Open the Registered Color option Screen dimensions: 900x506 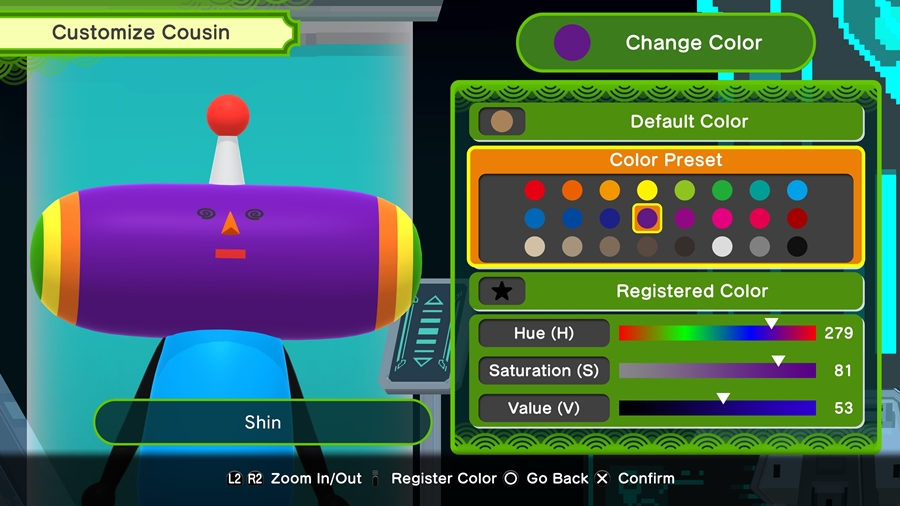667,291
